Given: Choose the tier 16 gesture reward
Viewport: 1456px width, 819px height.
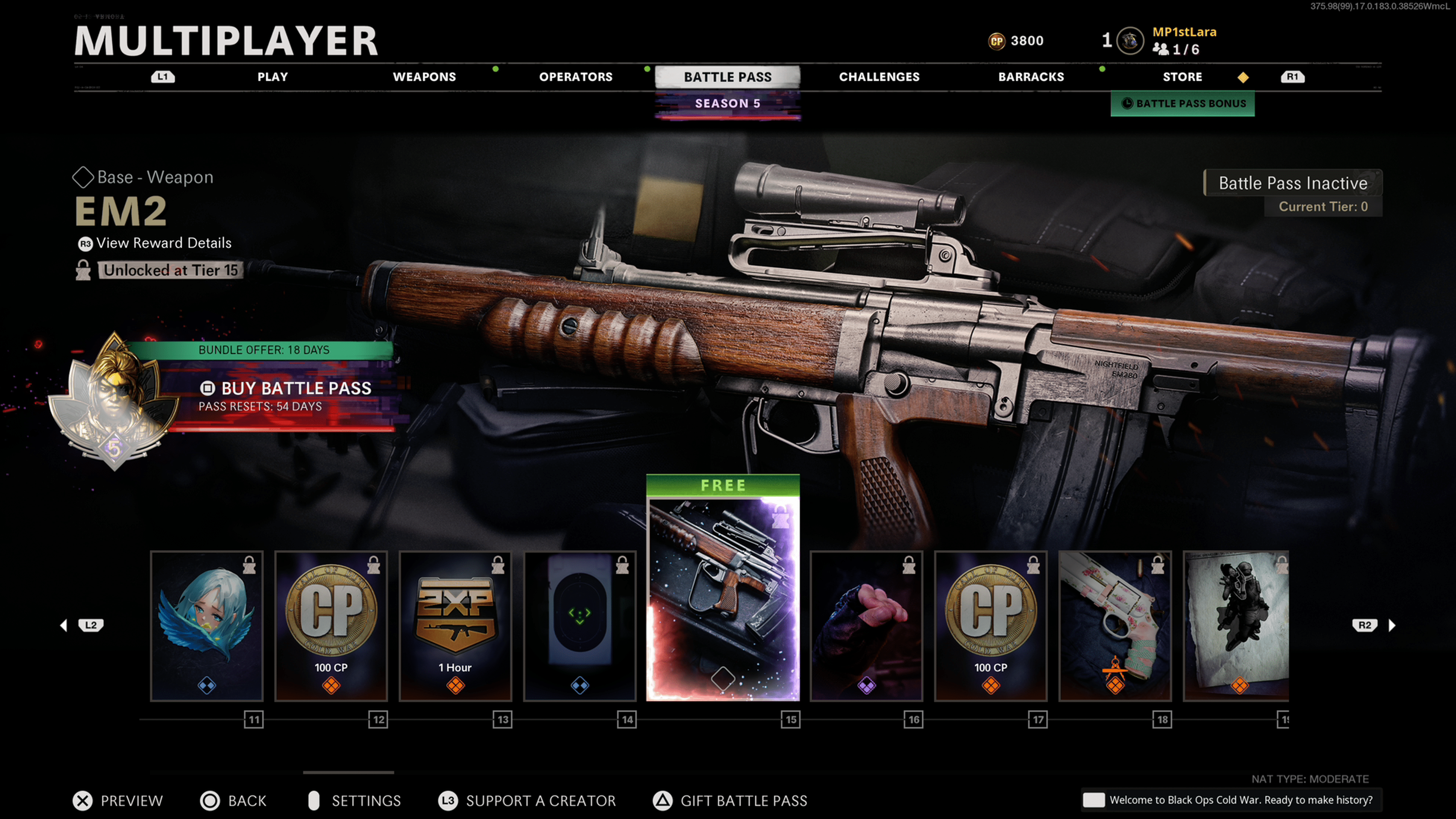Looking at the screenshot, I should click(866, 626).
